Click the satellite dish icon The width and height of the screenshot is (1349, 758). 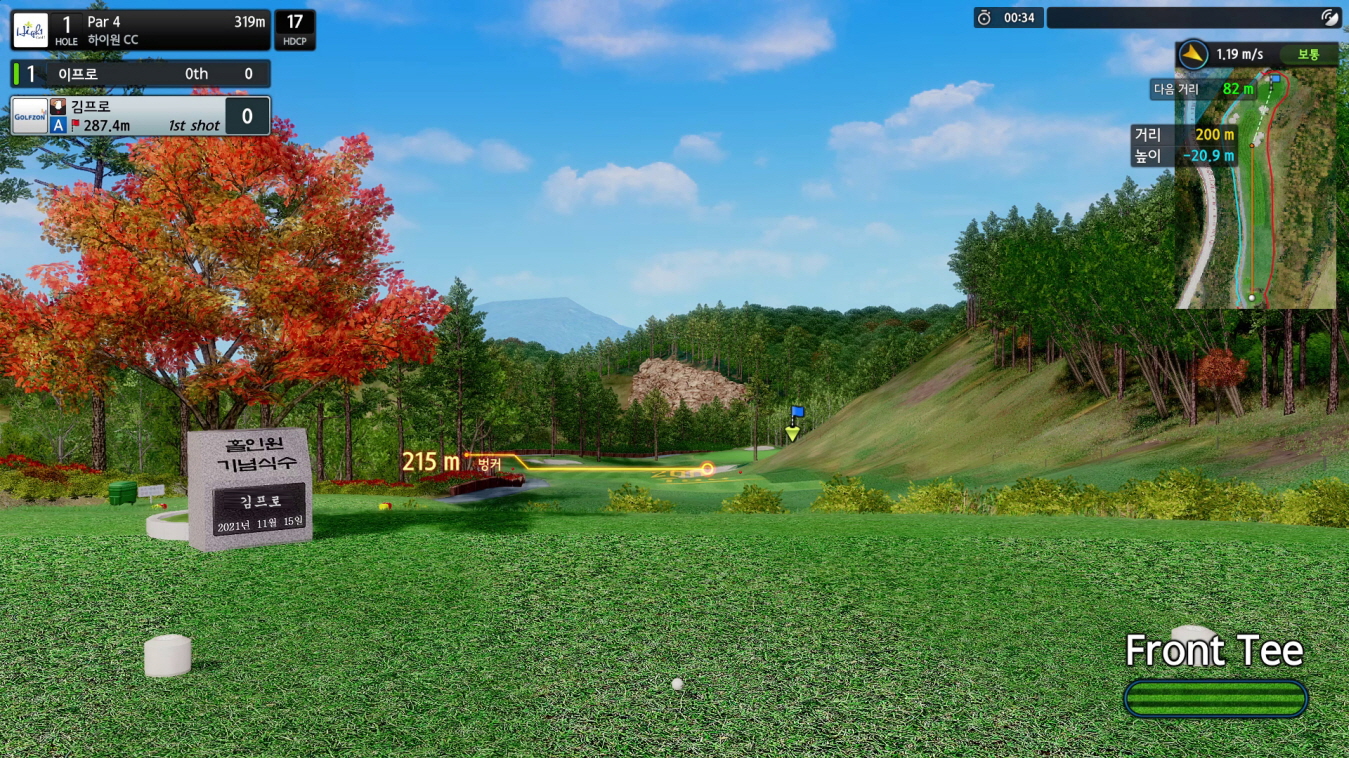[x=1329, y=17]
